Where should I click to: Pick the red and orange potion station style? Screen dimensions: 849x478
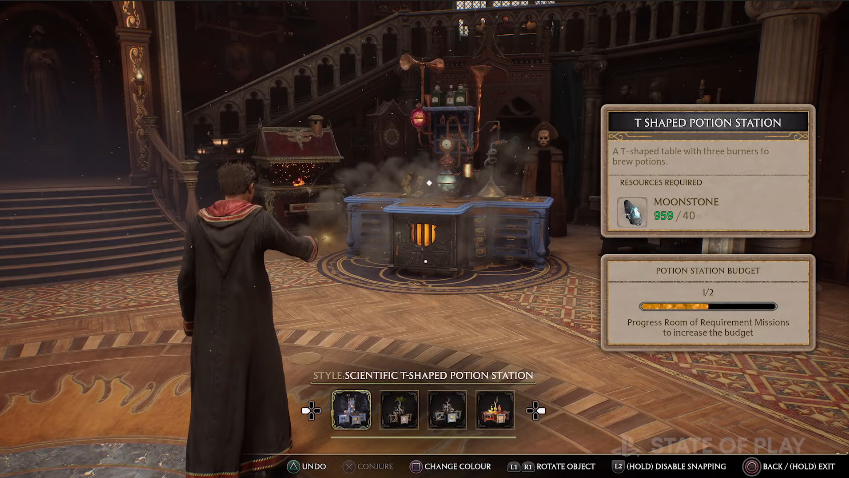495,410
